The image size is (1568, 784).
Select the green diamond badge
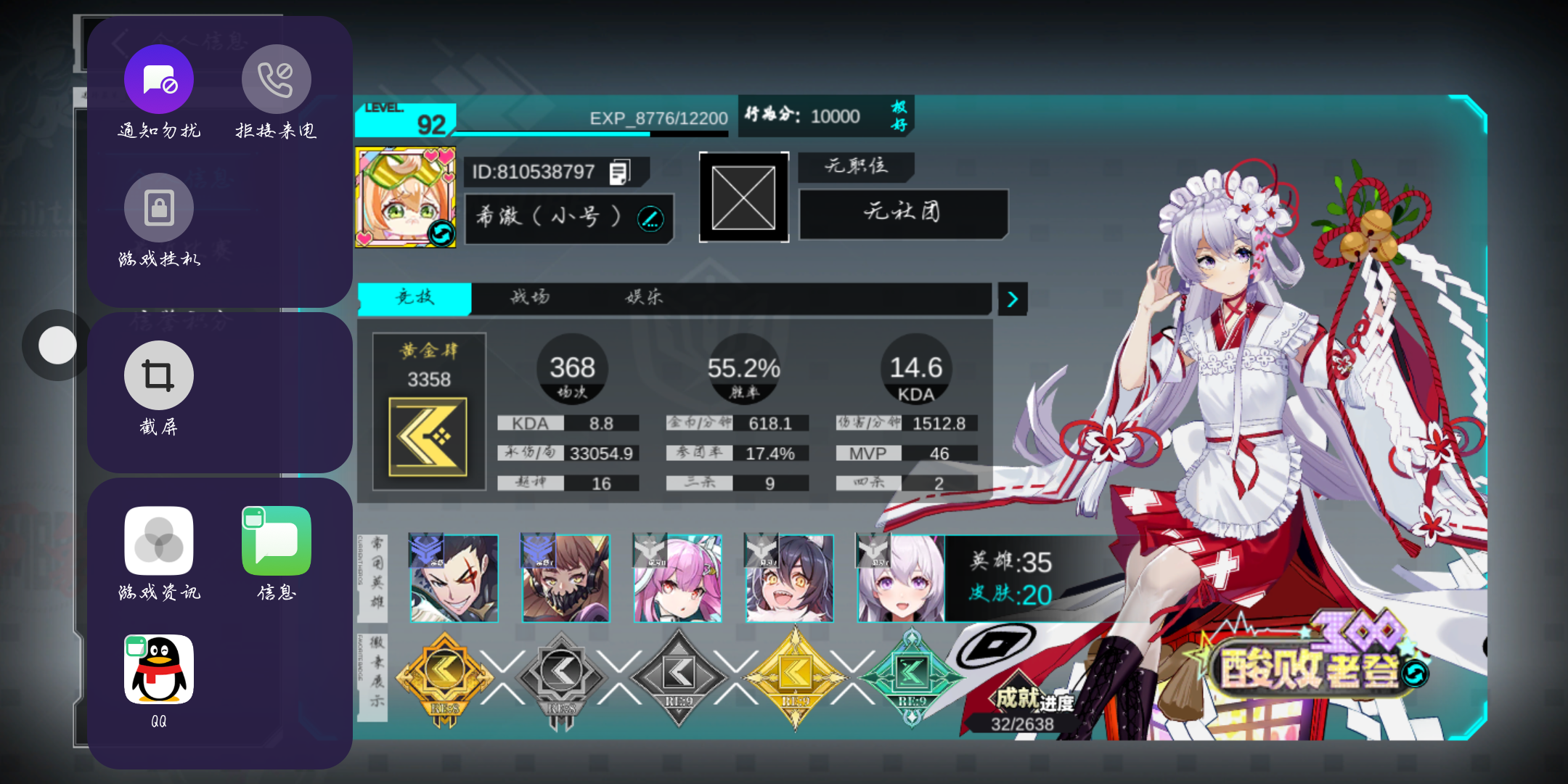point(912,677)
